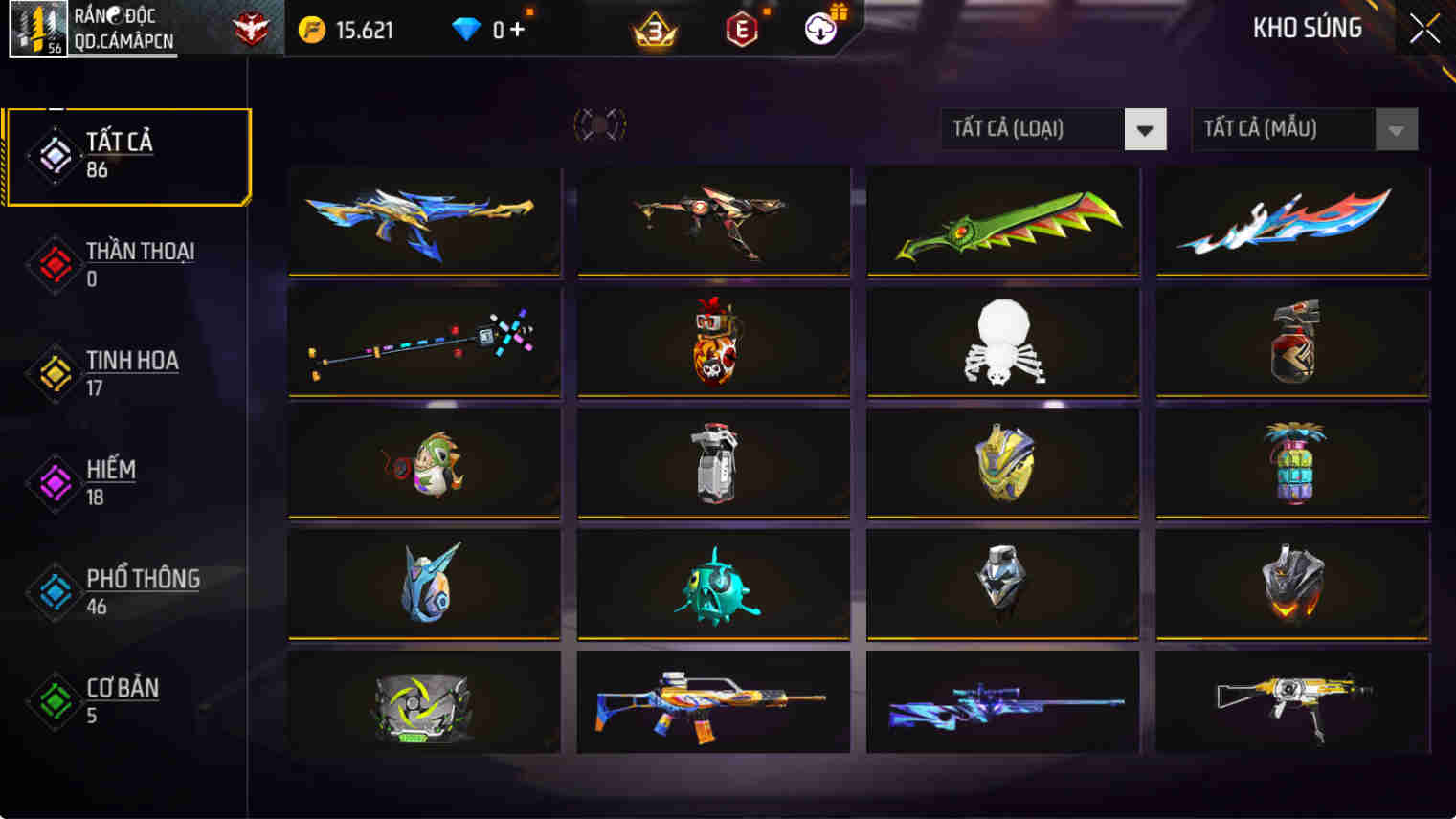The height and width of the screenshot is (819, 1456).
Task: Click the player avatar portrait
Action: (37, 29)
